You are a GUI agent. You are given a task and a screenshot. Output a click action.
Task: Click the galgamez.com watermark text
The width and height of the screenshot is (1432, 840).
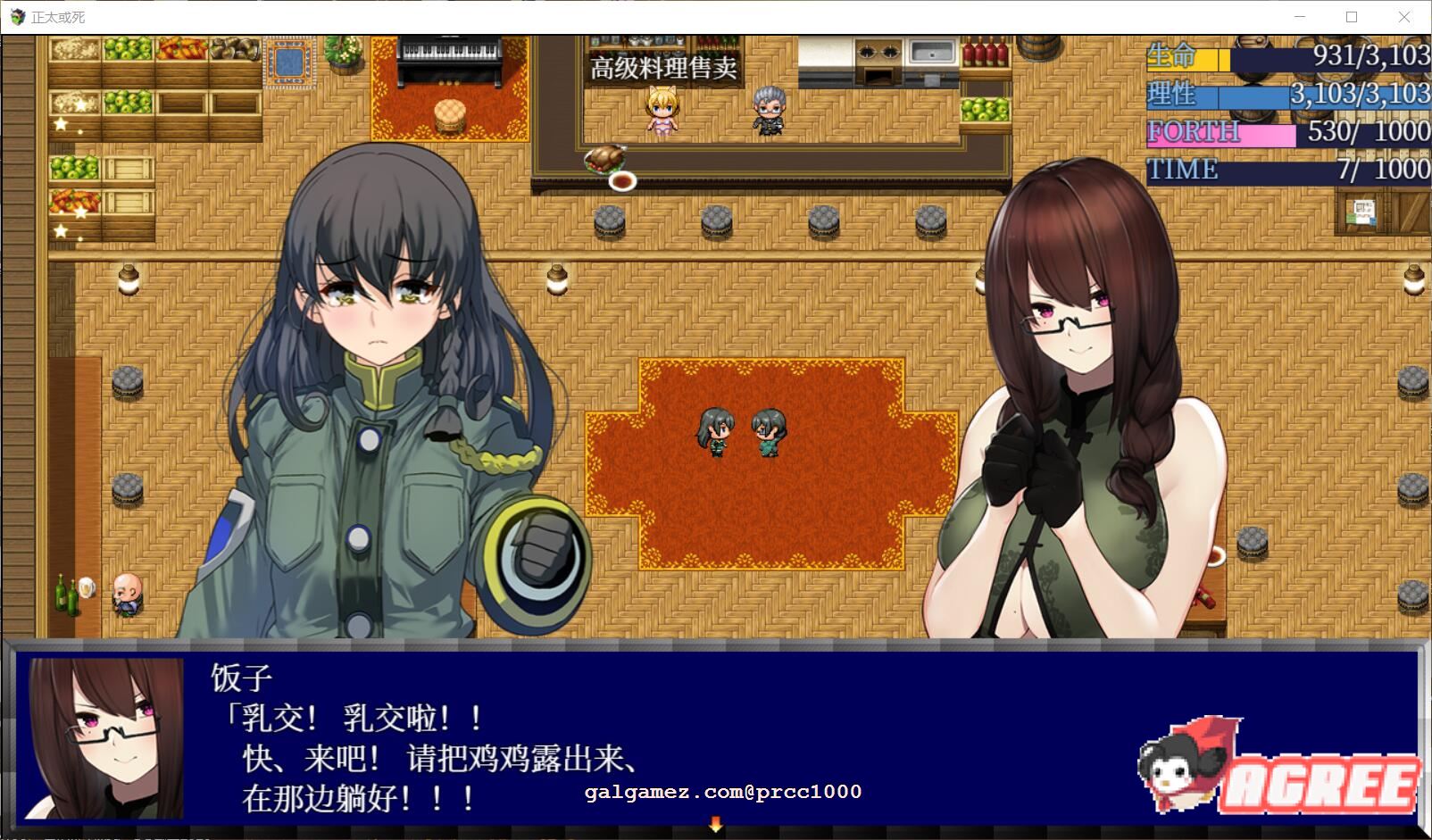tap(721, 793)
